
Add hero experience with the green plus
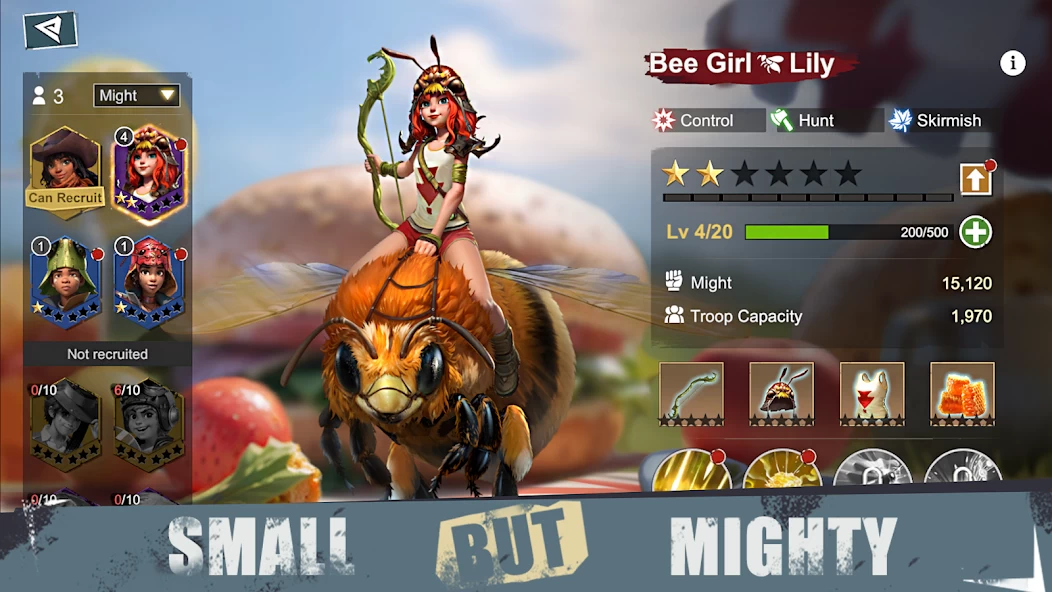tap(975, 232)
